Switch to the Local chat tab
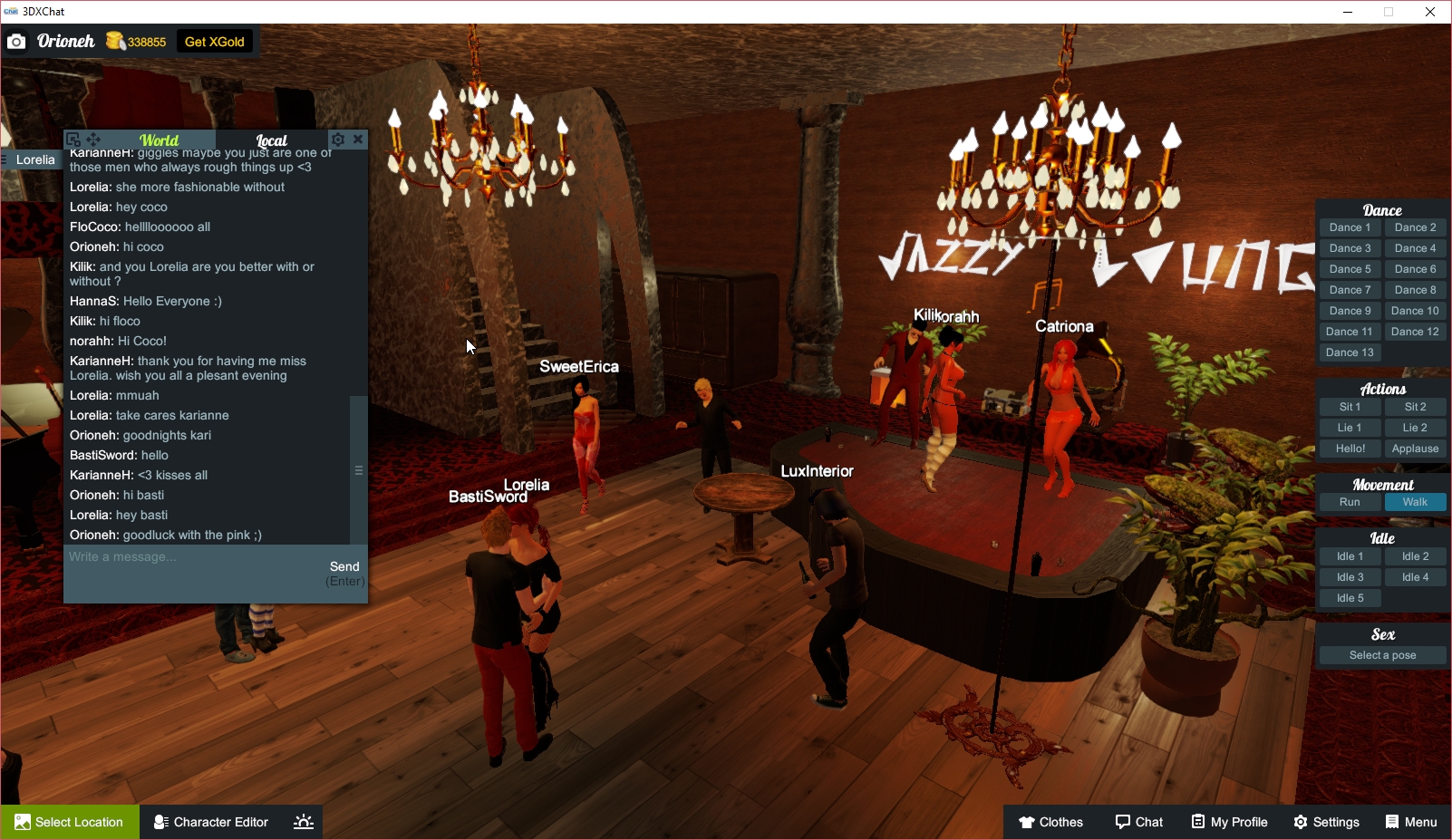This screenshot has height=840, width=1452. pyautogui.click(x=271, y=140)
